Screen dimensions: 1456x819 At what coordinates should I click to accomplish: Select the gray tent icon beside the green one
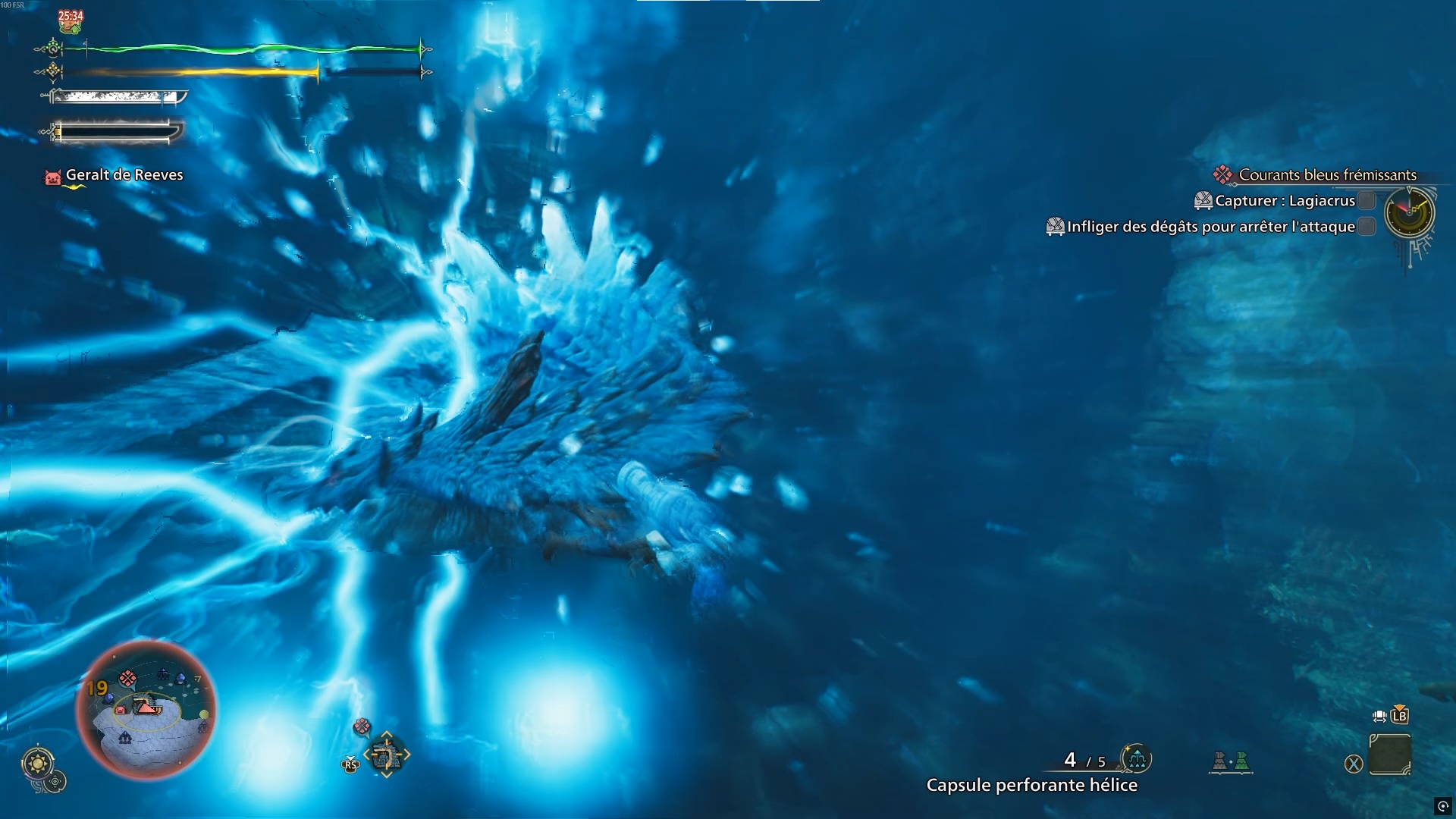[x=1220, y=761]
